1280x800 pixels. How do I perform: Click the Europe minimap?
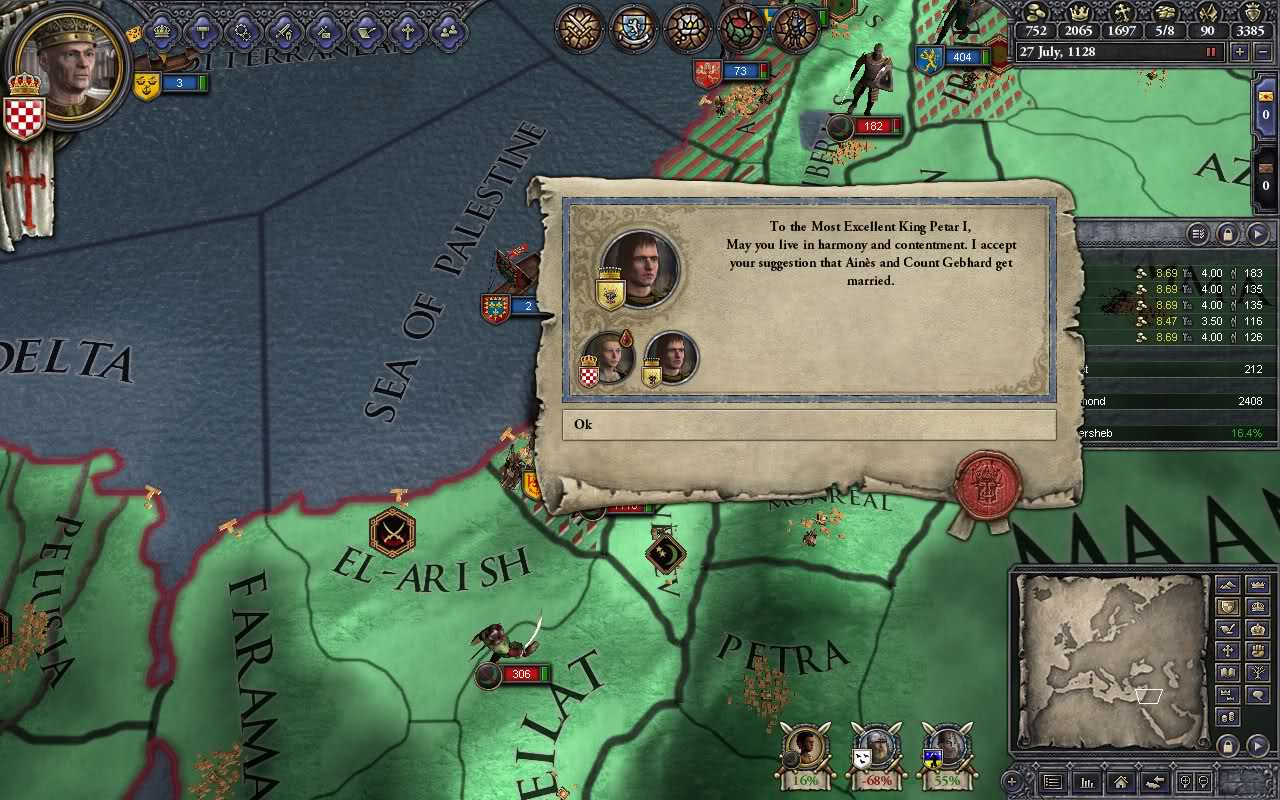[x=1112, y=658]
